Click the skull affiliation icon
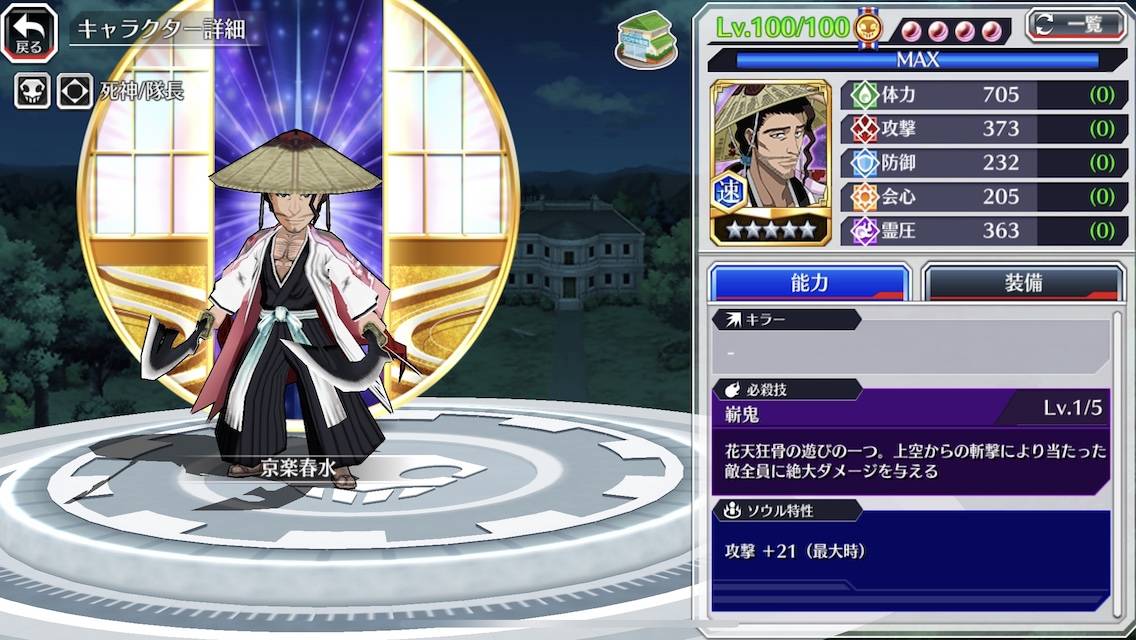Screen dimensions: 1136x640 [31, 92]
